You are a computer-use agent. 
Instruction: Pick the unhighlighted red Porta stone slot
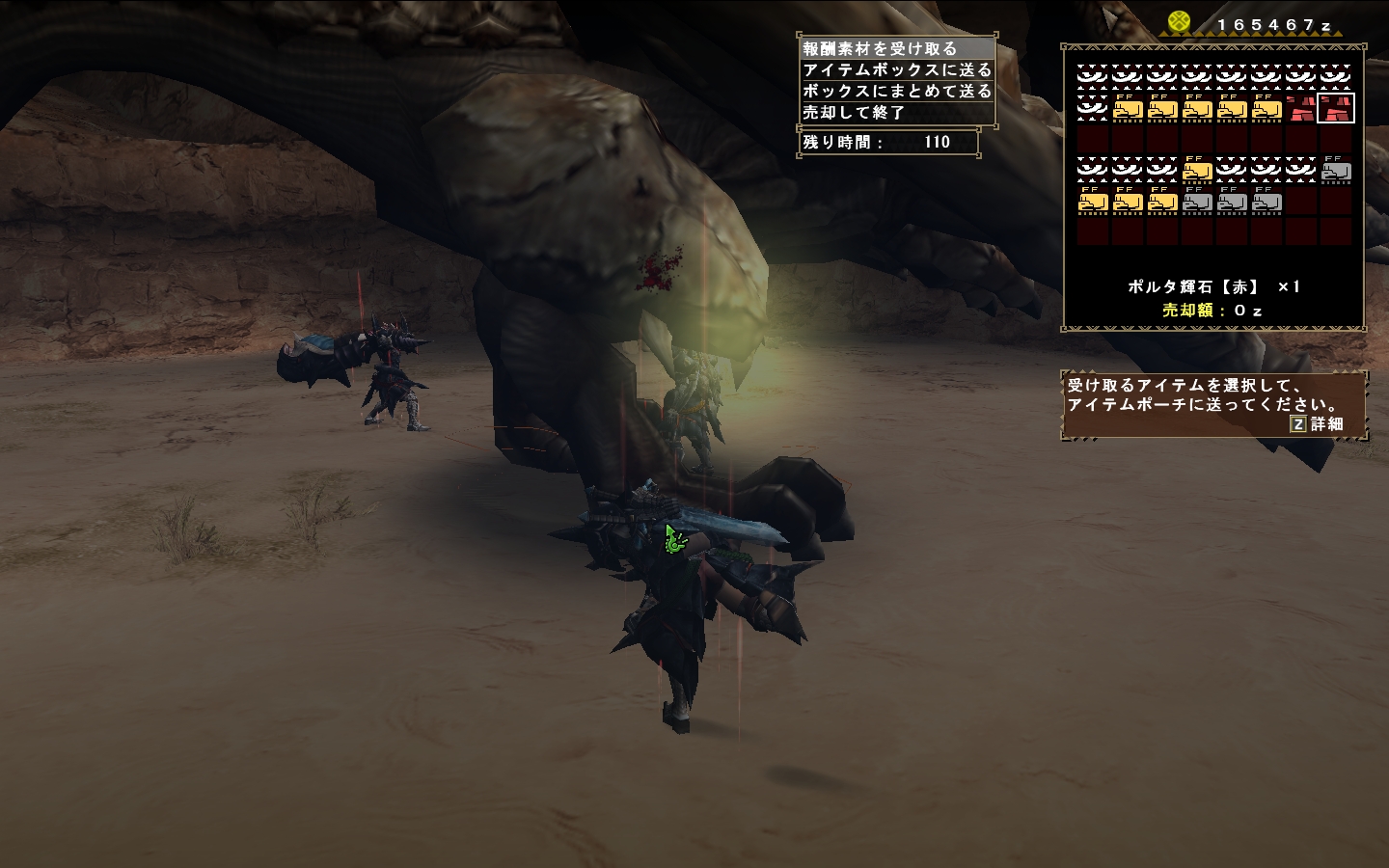1301,108
